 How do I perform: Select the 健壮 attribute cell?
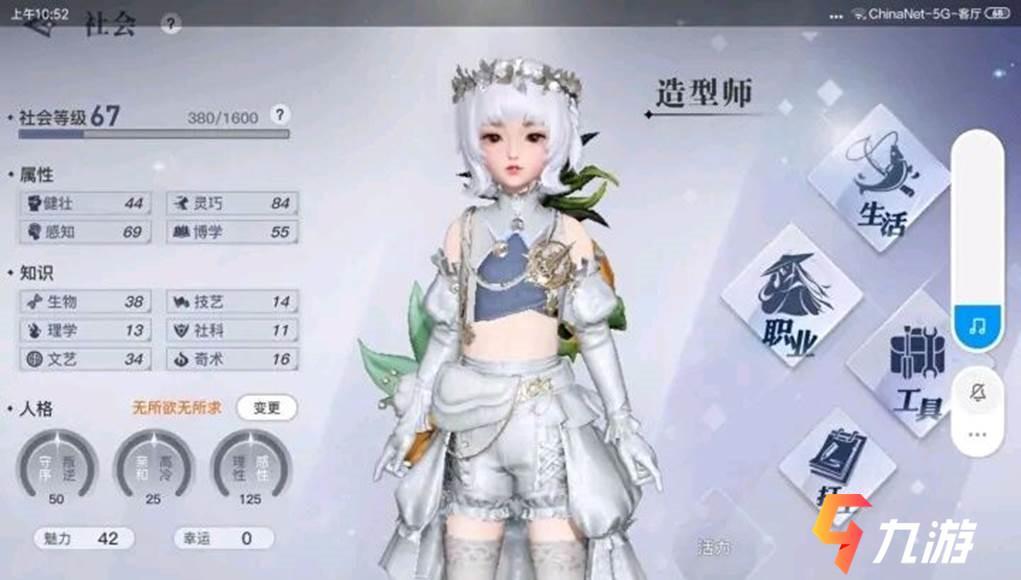[85, 203]
